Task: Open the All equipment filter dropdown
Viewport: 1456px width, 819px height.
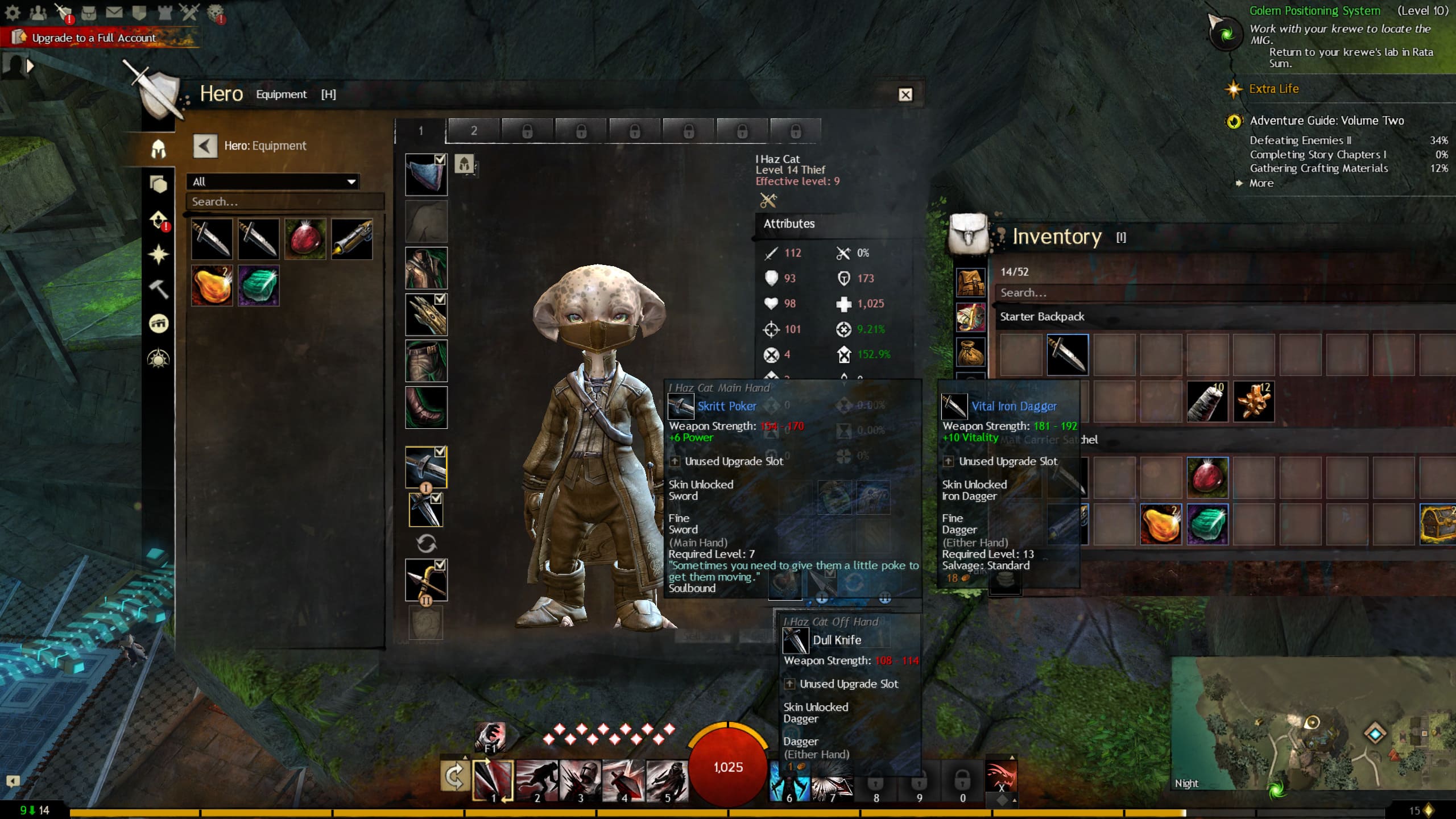Action: pos(273,181)
